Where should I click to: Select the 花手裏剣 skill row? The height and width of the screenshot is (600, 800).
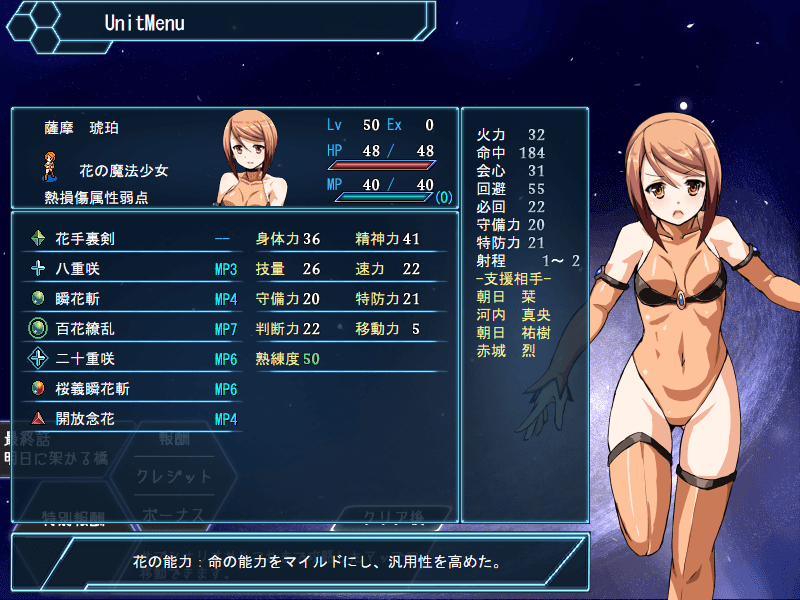tap(135, 239)
